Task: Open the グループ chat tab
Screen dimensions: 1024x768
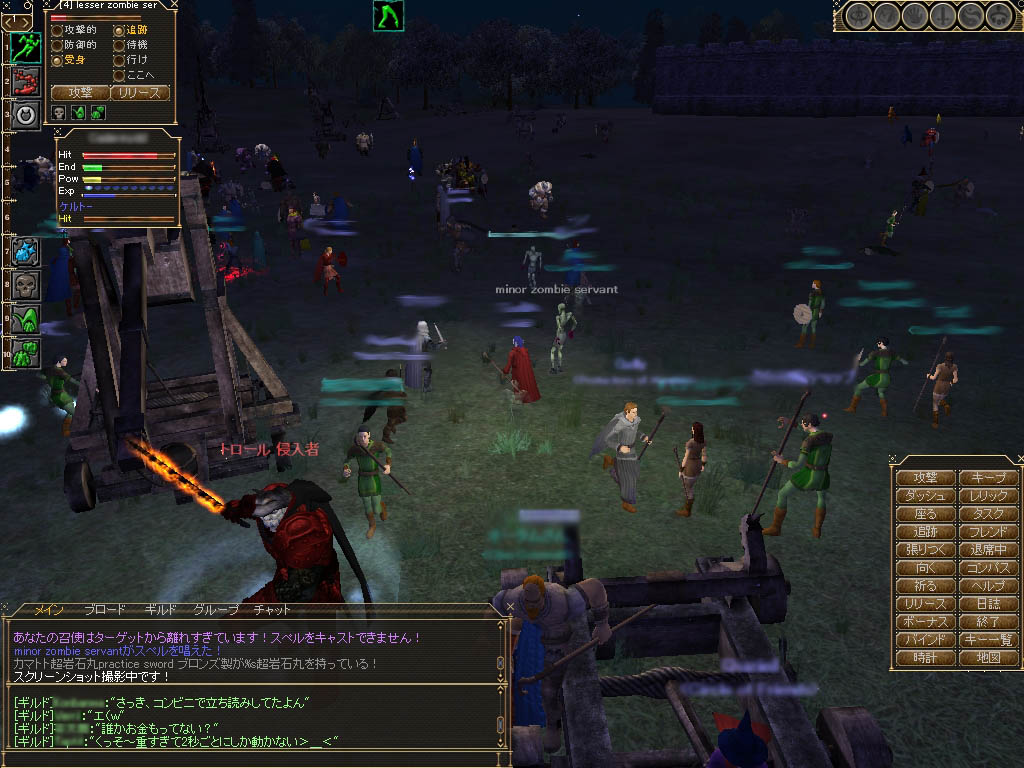Action: point(216,609)
